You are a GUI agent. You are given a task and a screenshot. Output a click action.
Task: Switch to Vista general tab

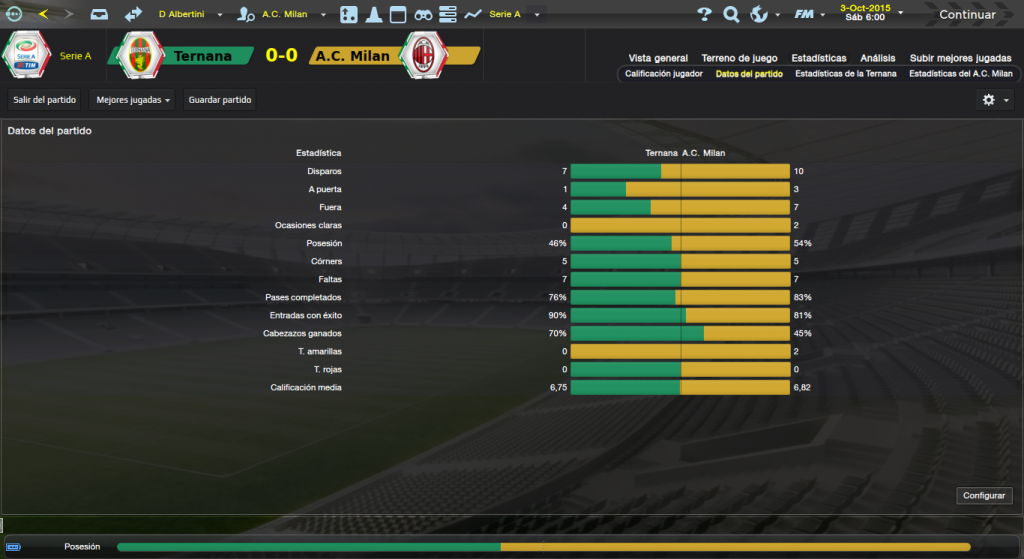click(x=658, y=58)
